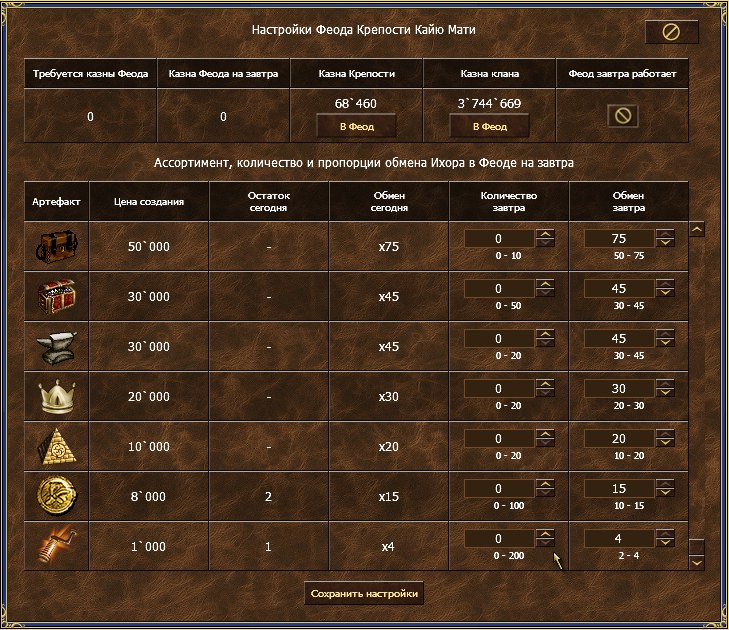Select tomorrow's exchange field showing 30
This screenshot has height=630, width=729.
pyautogui.click(x=618, y=389)
